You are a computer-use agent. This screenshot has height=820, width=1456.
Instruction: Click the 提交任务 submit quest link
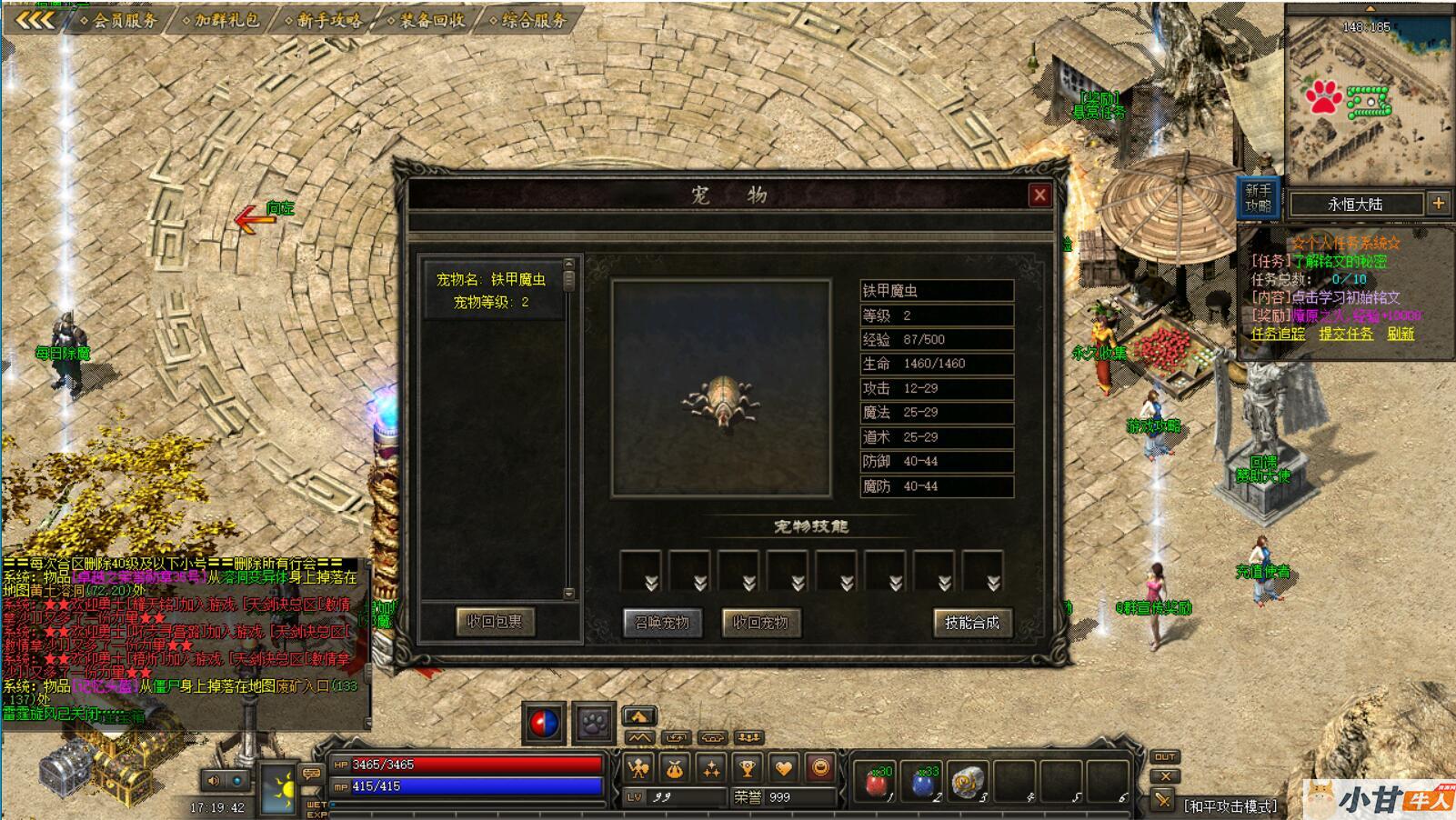pyautogui.click(x=1346, y=334)
